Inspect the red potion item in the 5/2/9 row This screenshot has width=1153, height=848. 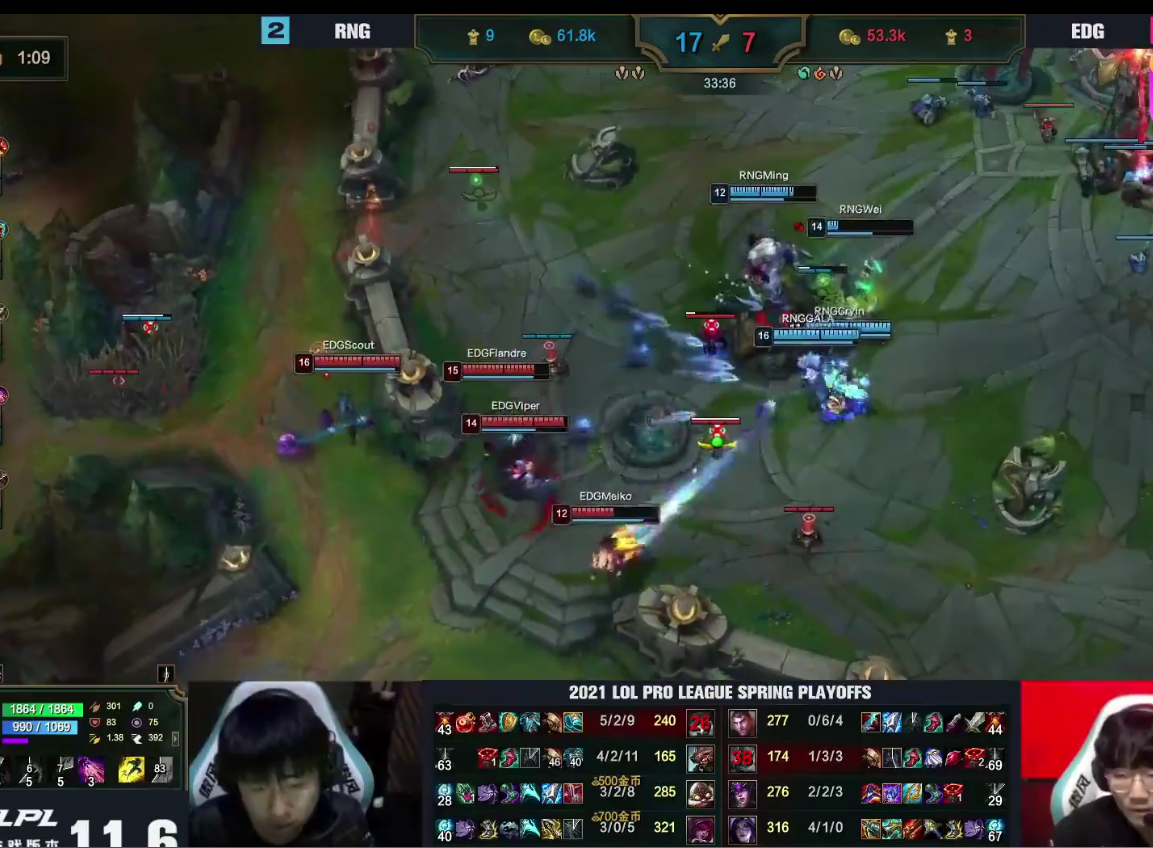[x=466, y=722]
